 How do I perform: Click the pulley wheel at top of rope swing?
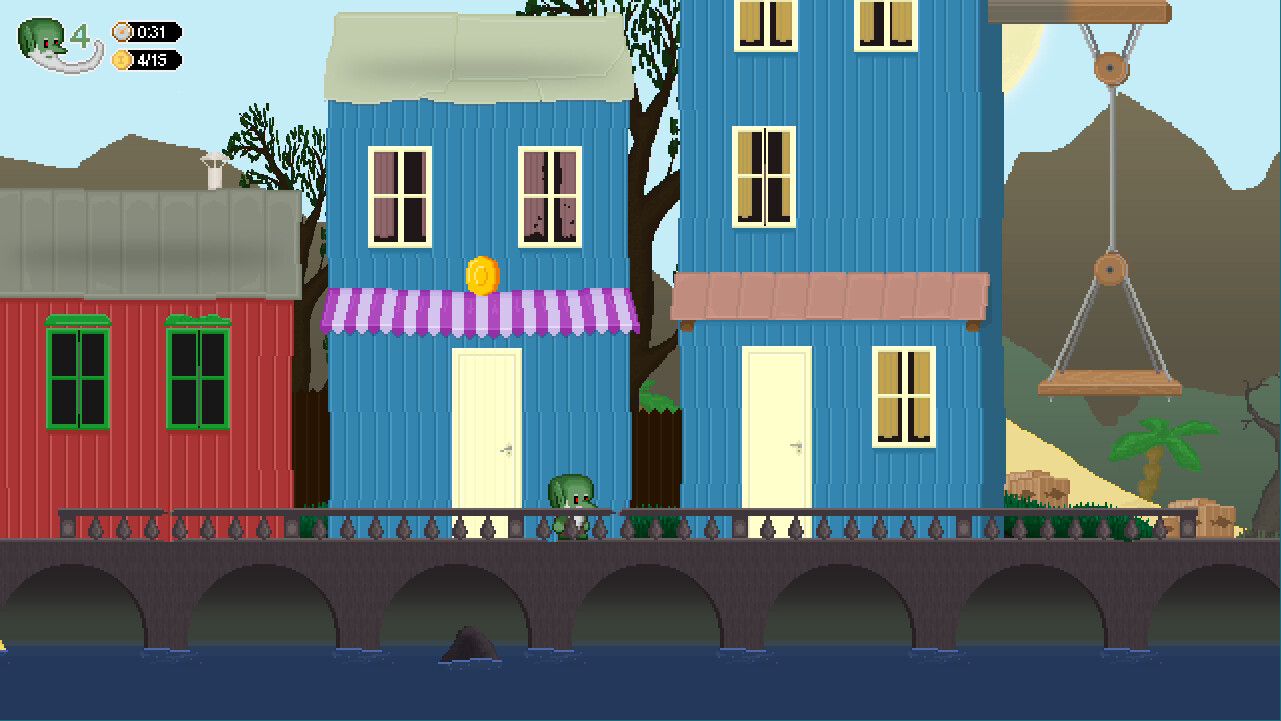(1113, 70)
